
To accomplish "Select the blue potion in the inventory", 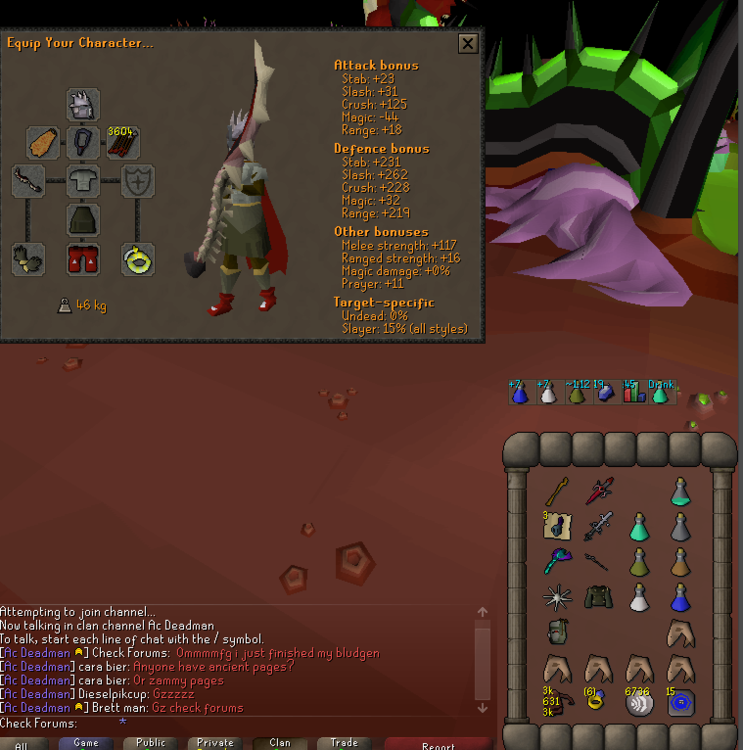I will pyautogui.click(x=681, y=599).
